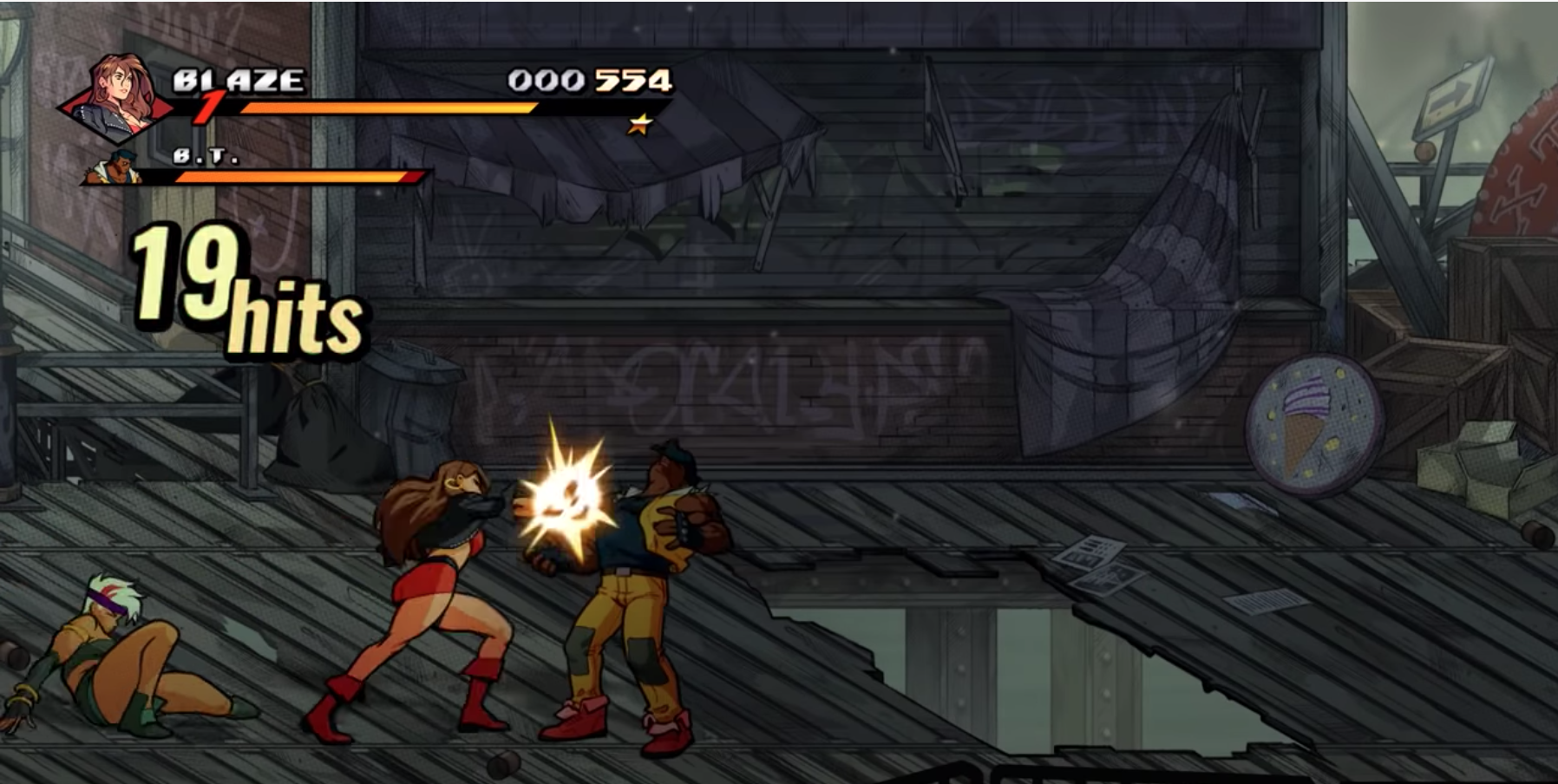
Task: Click the BLAZE name label
Action: coord(236,80)
